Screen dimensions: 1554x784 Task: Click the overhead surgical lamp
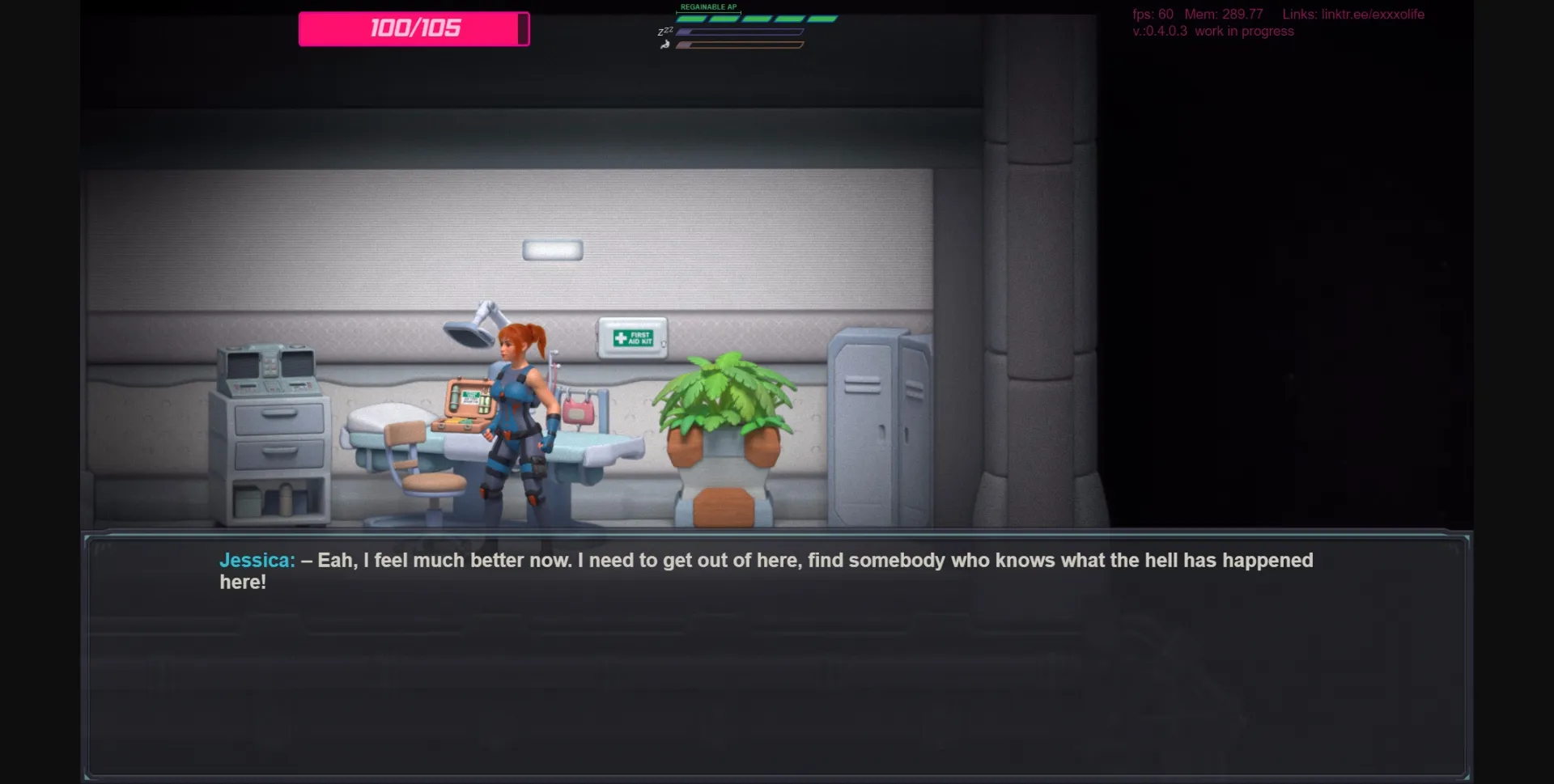click(x=465, y=330)
